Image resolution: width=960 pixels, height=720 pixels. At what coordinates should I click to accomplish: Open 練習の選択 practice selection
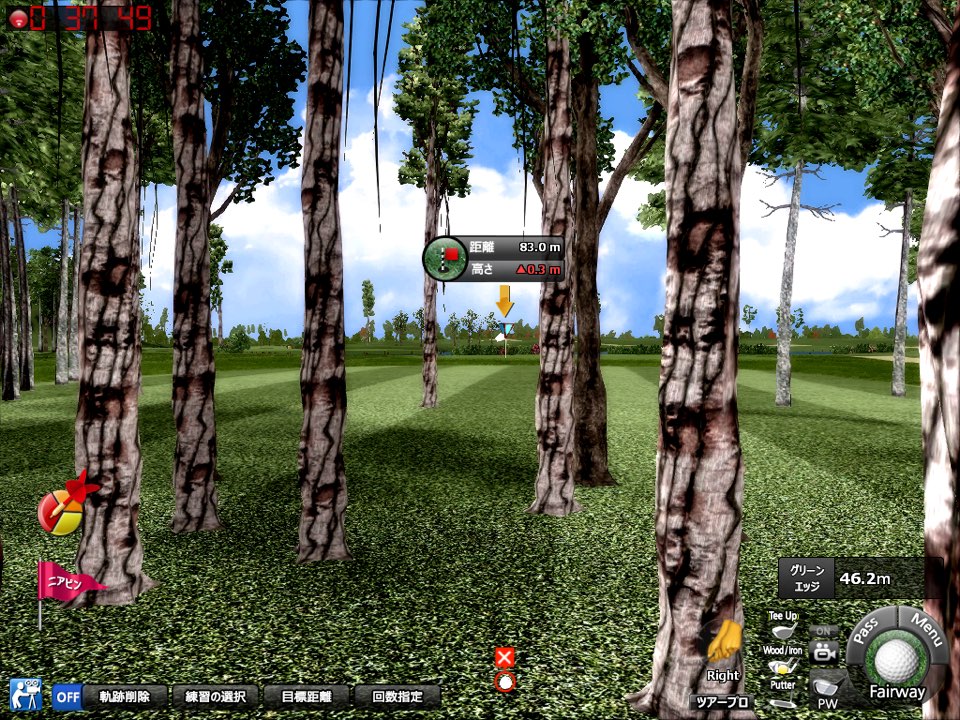215,696
